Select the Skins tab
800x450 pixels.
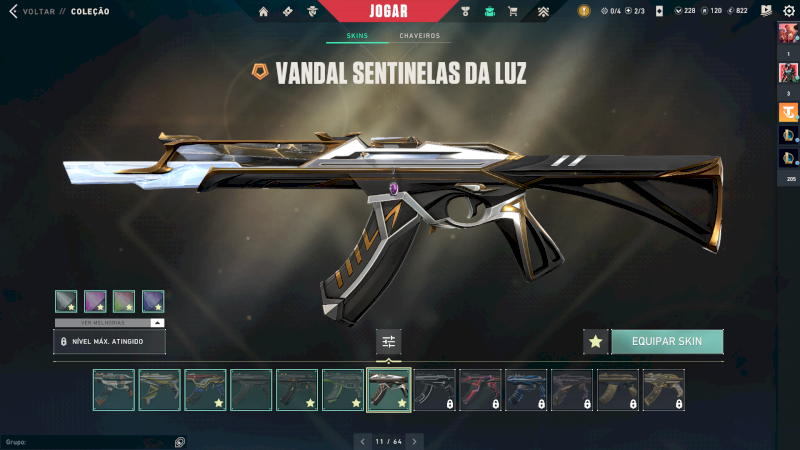(x=357, y=36)
